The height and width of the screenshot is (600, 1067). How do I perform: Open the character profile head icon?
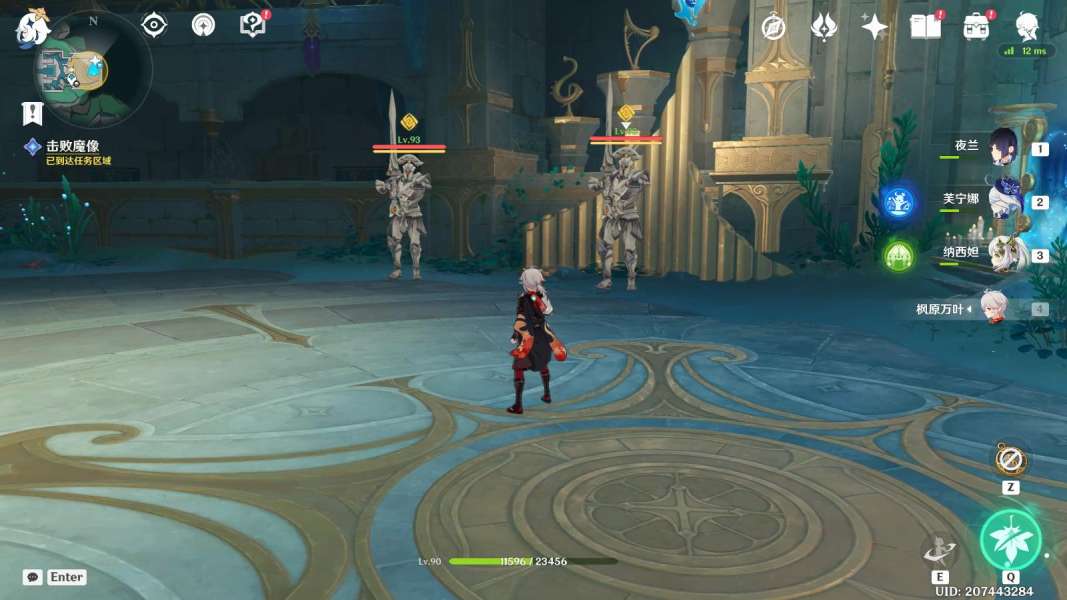pyautogui.click(x=1027, y=26)
